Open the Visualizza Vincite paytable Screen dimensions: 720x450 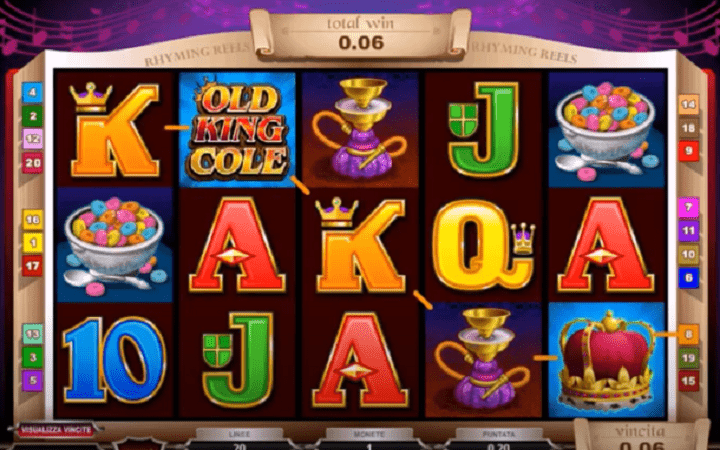57,429
